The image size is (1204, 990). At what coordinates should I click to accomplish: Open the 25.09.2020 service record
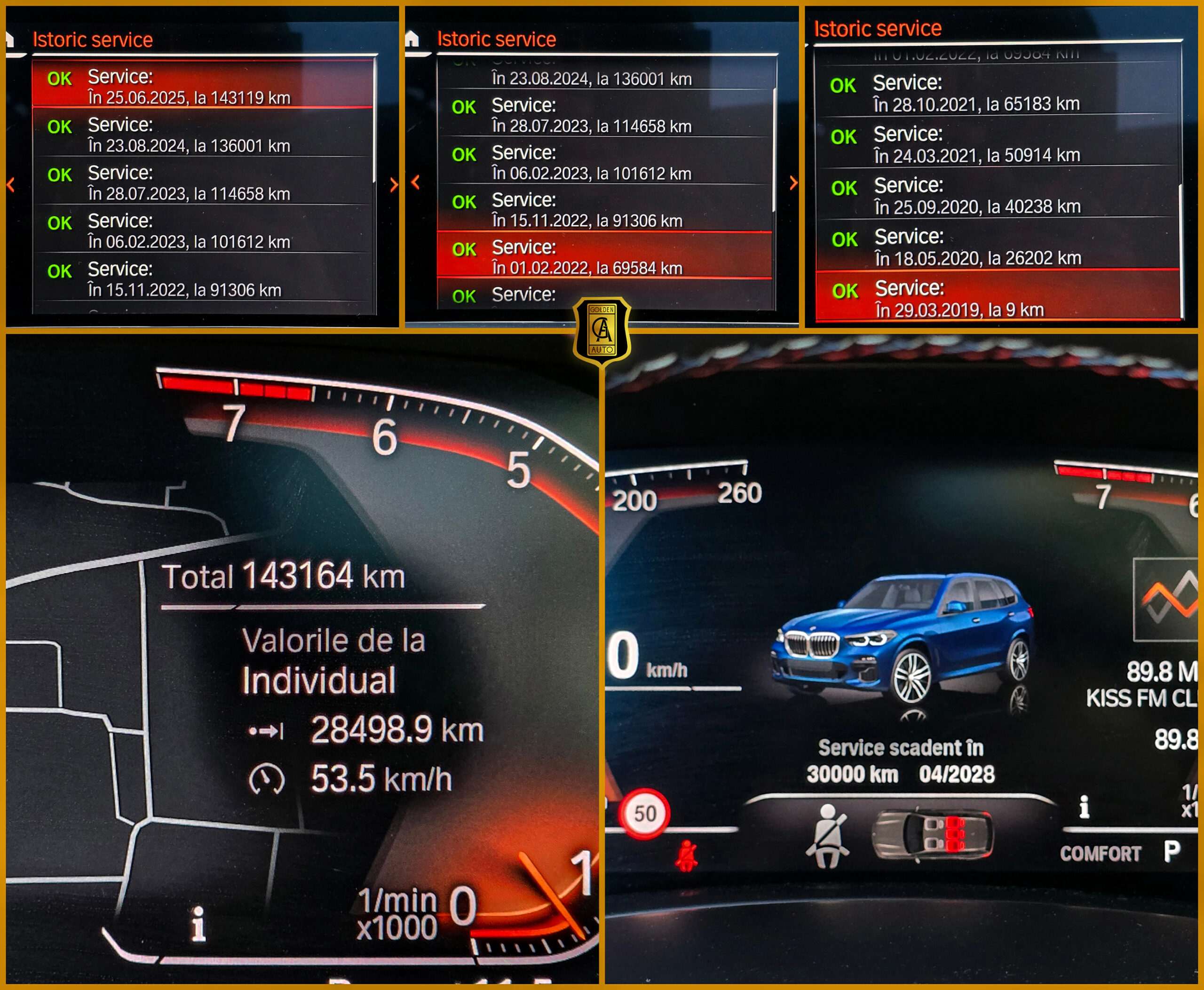tap(997, 196)
